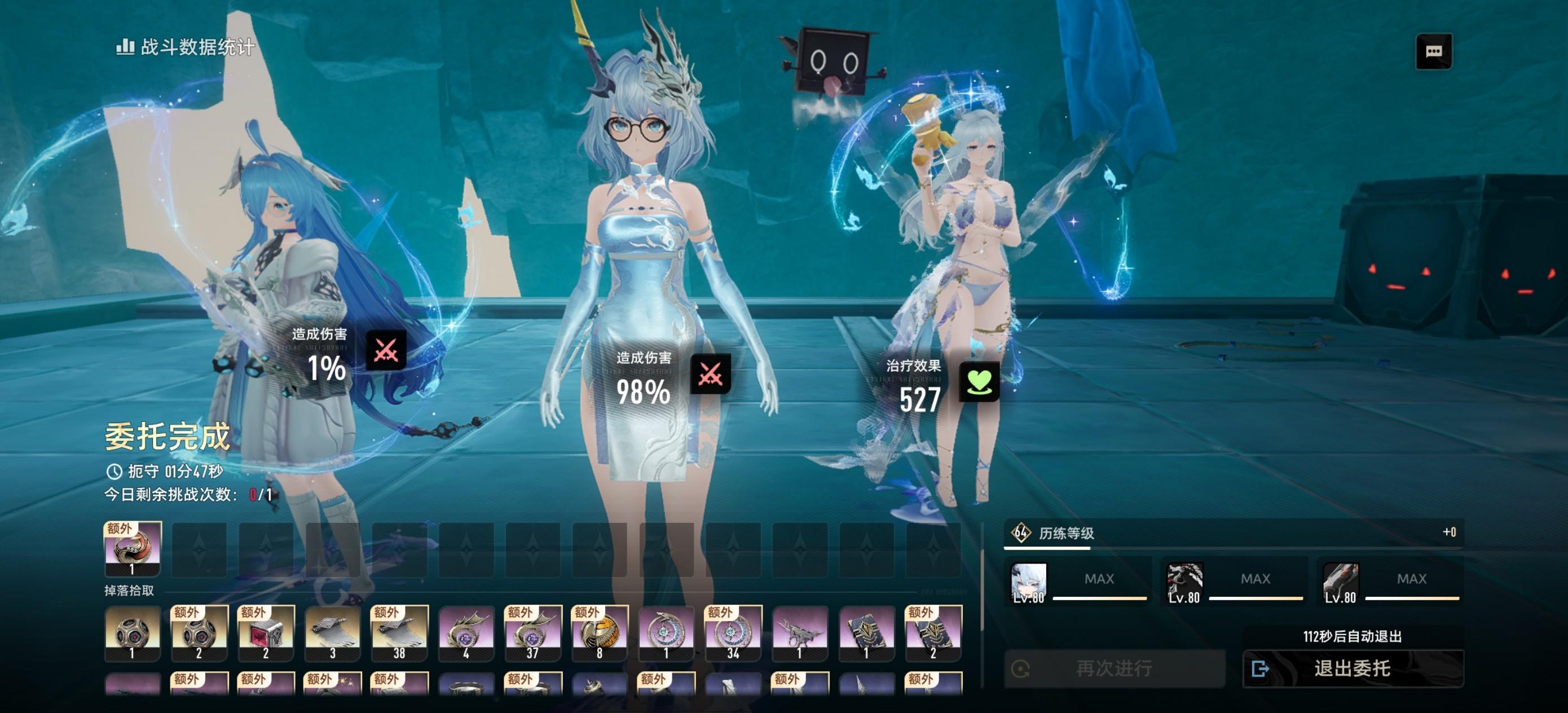Click the white-haired character's Lv.80 portrait
The width and height of the screenshot is (1568, 713).
click(1028, 583)
